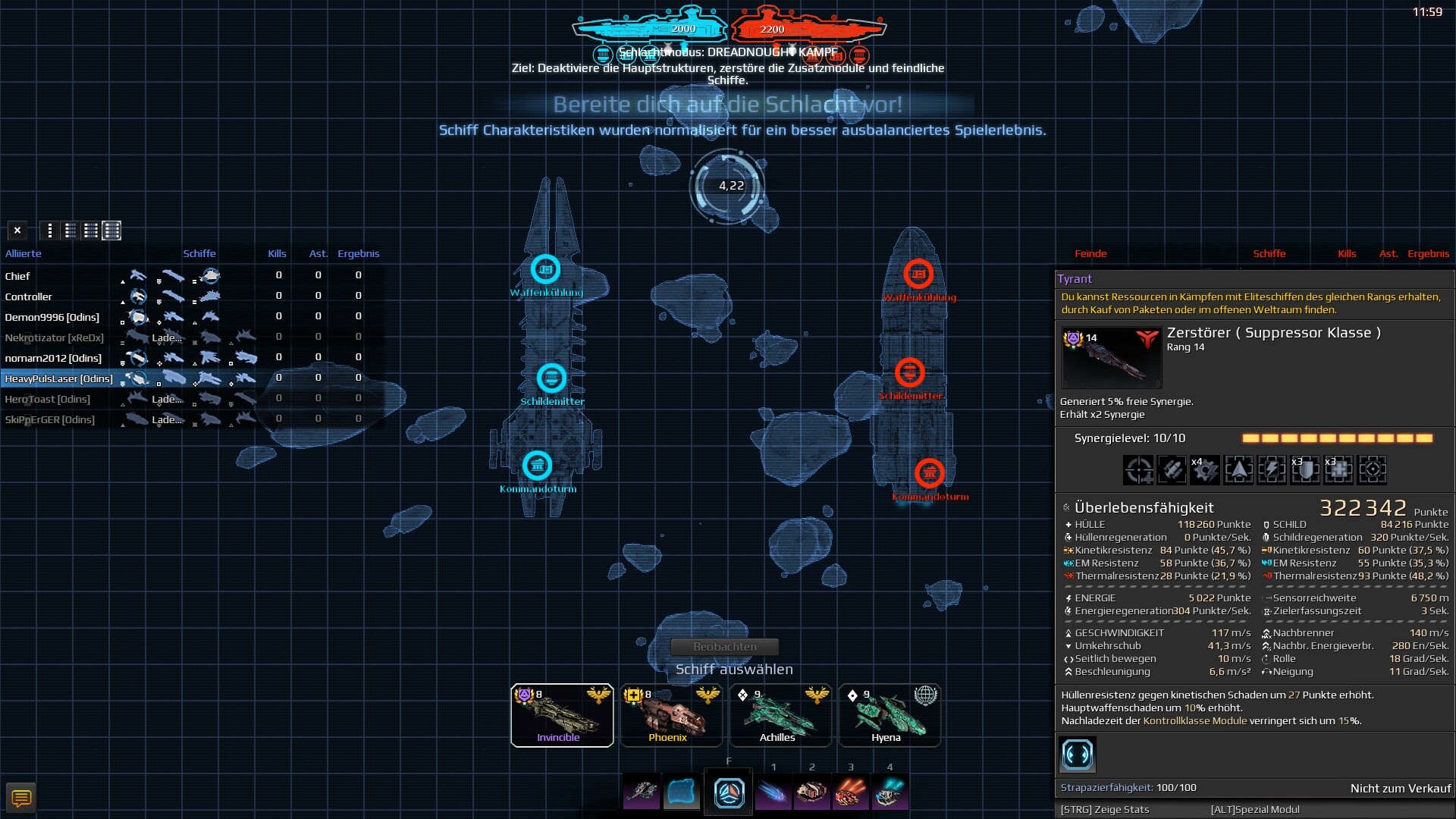
Task: Click the x4 gear synergy icon
Action: click(1206, 470)
